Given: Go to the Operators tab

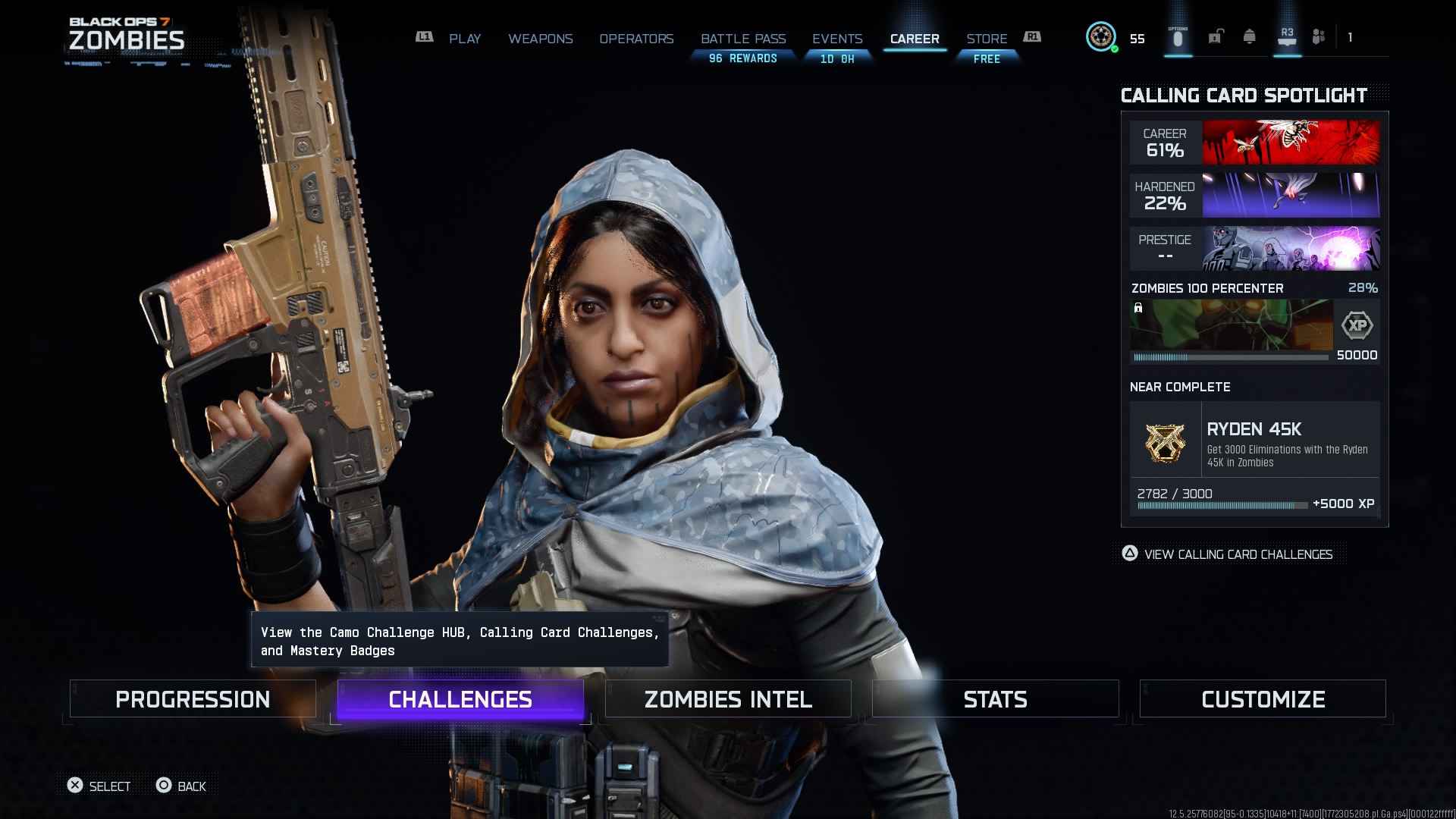Looking at the screenshot, I should (636, 39).
